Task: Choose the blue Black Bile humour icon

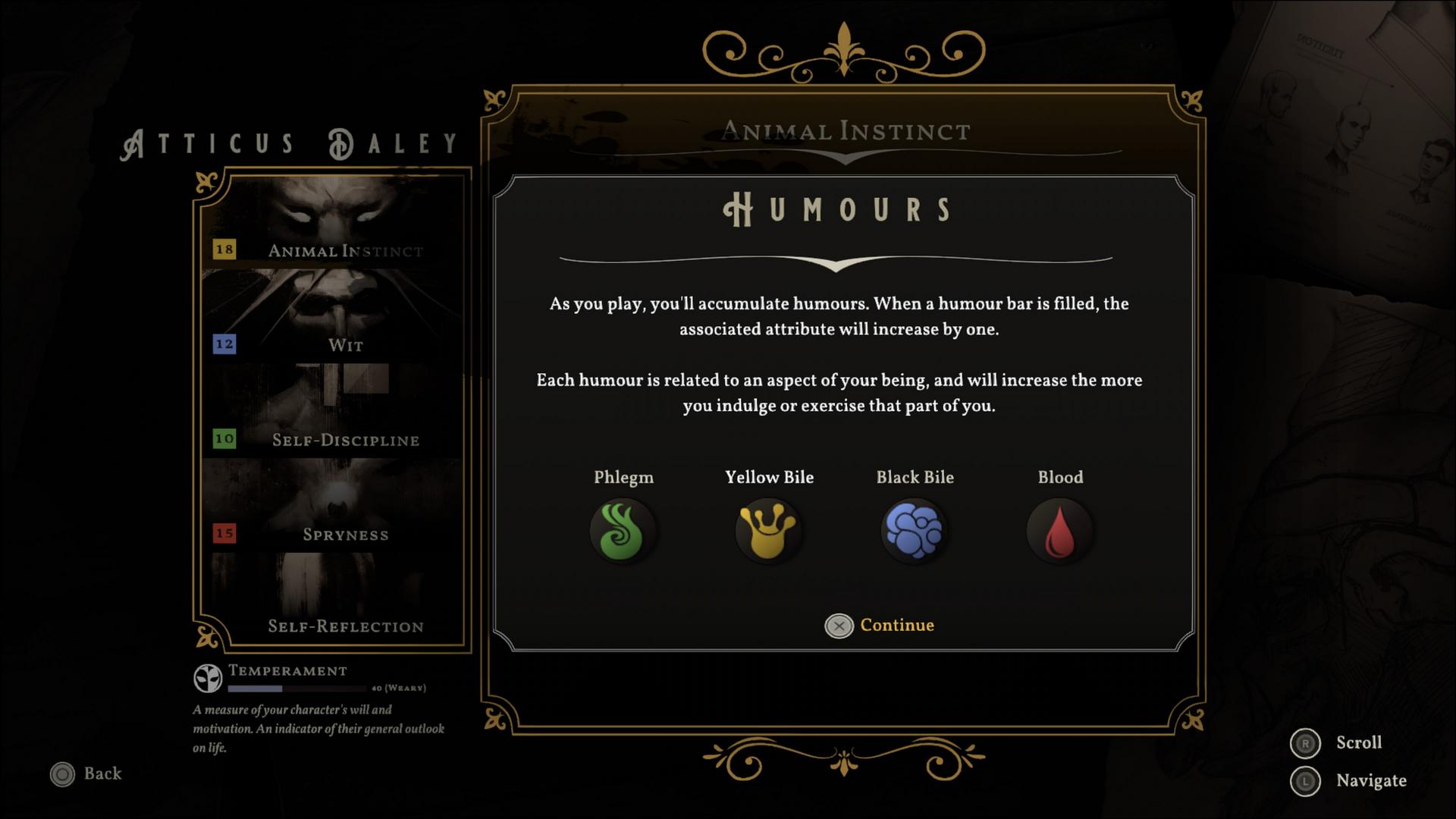Action: point(914,531)
